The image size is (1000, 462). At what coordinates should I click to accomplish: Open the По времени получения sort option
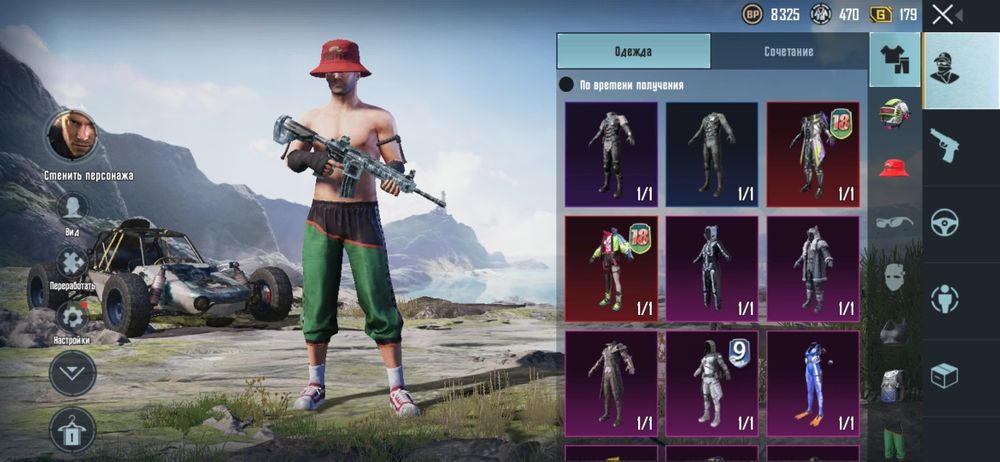coord(629,86)
